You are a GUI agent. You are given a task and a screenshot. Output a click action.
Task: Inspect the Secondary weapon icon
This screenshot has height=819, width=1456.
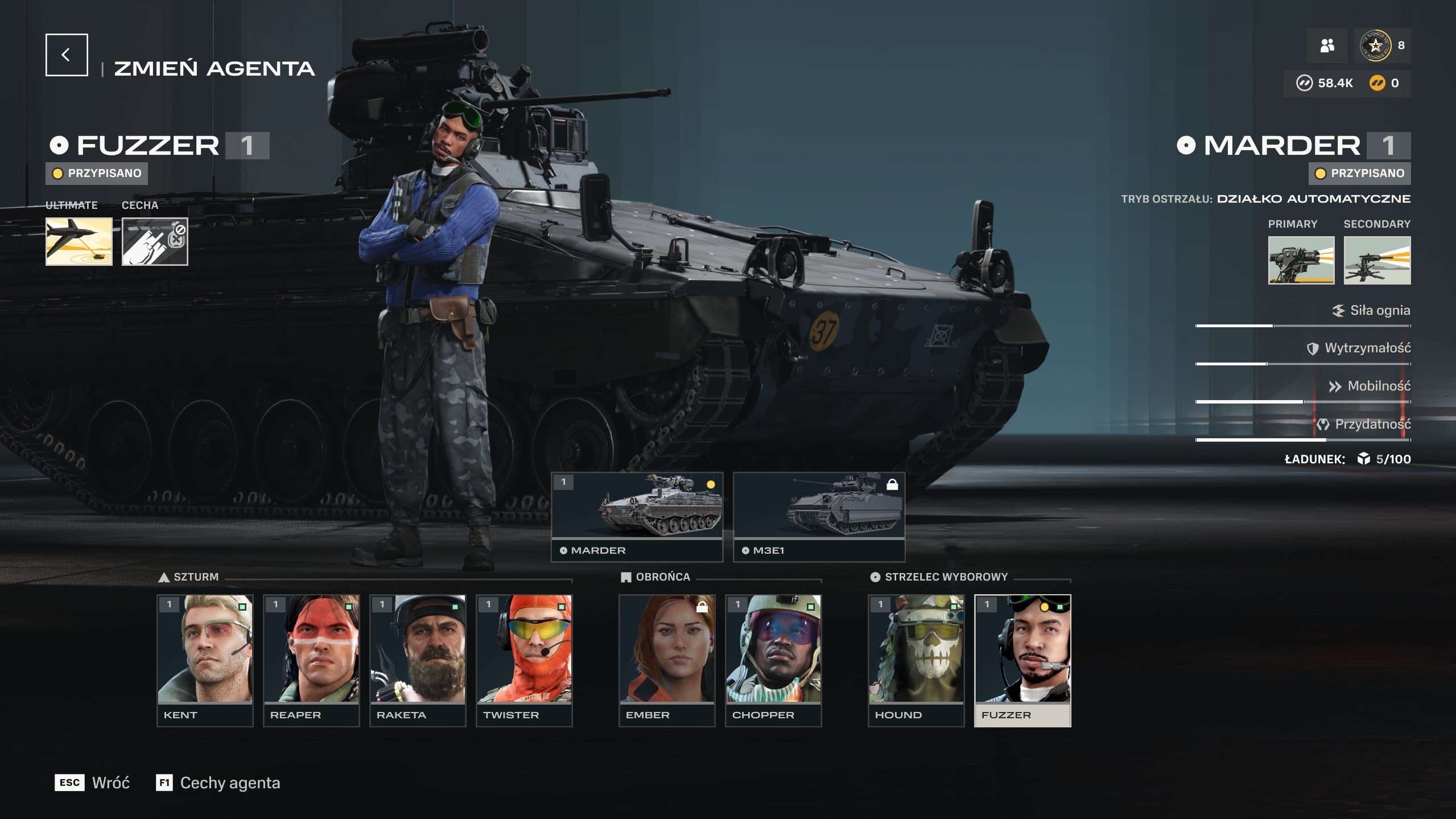click(x=1377, y=260)
